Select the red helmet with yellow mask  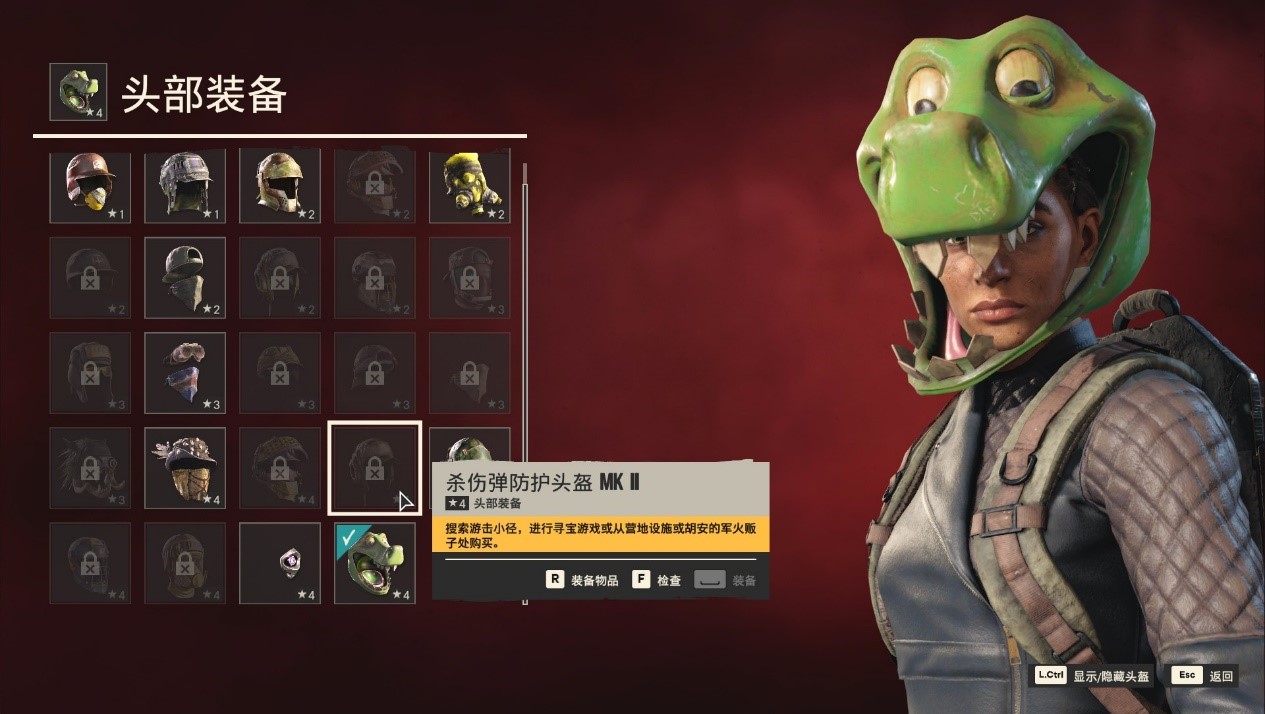(x=90, y=186)
